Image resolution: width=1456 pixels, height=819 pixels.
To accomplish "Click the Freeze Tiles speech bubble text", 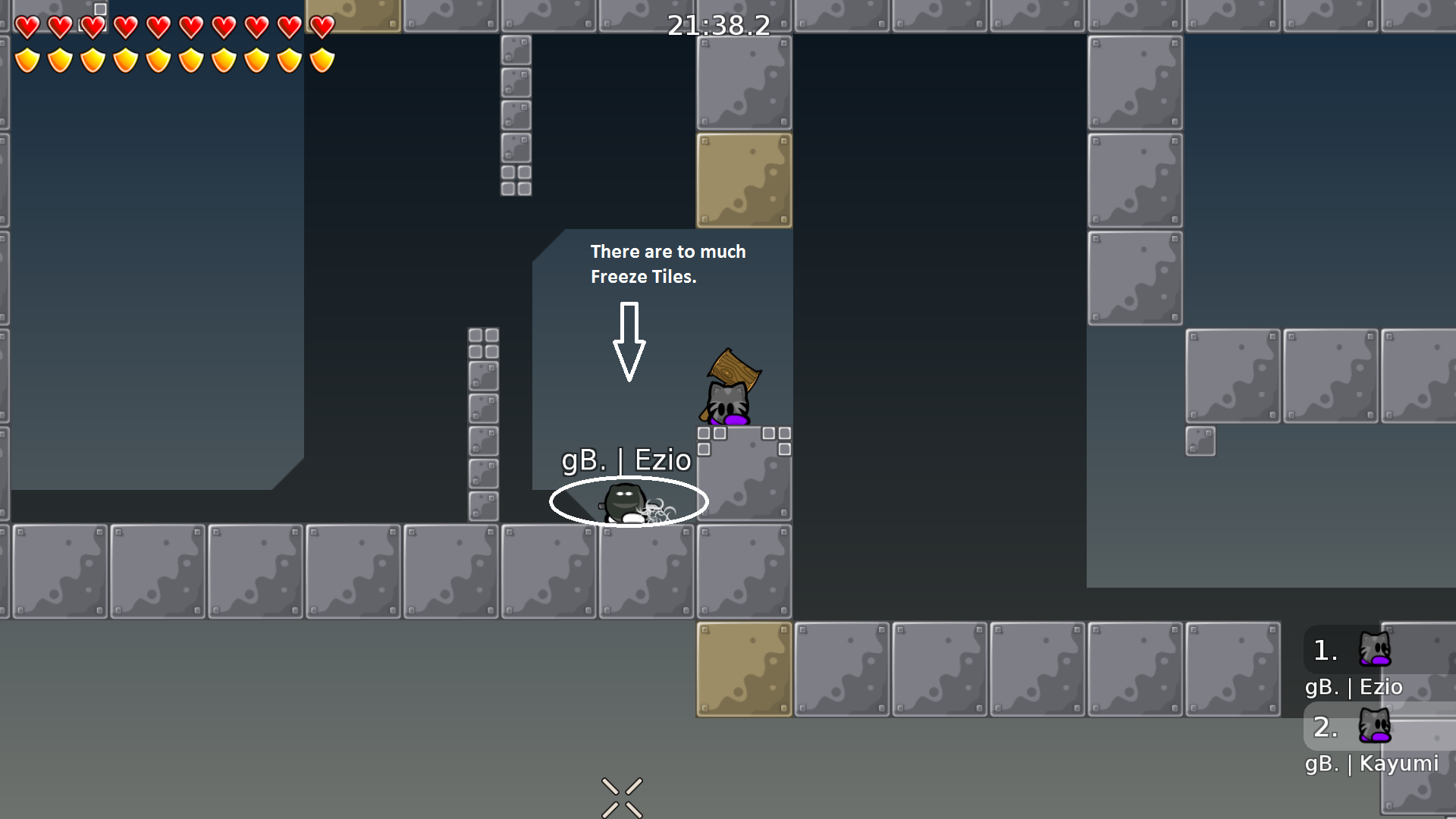I will [668, 264].
